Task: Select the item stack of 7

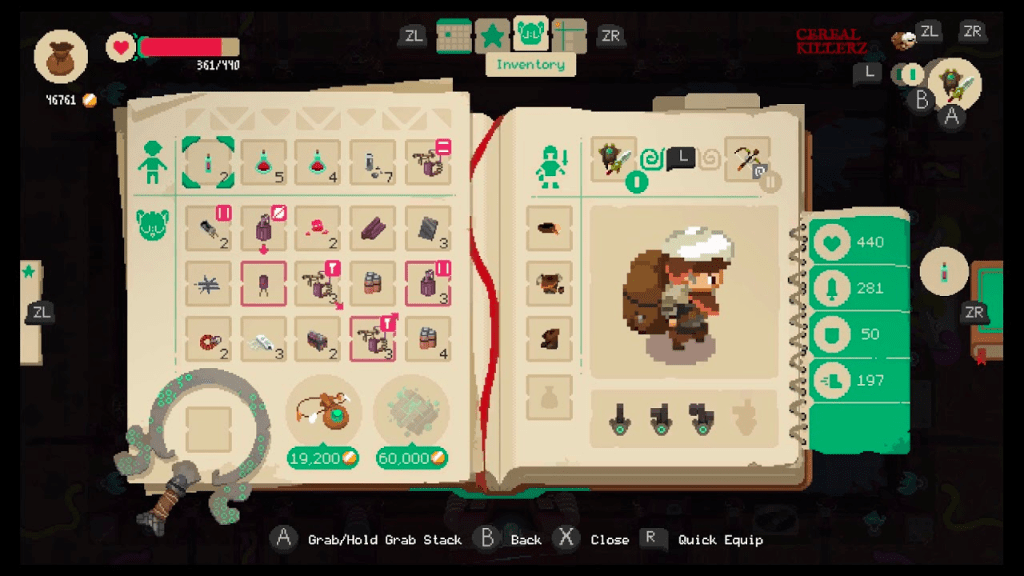Action: [373, 163]
